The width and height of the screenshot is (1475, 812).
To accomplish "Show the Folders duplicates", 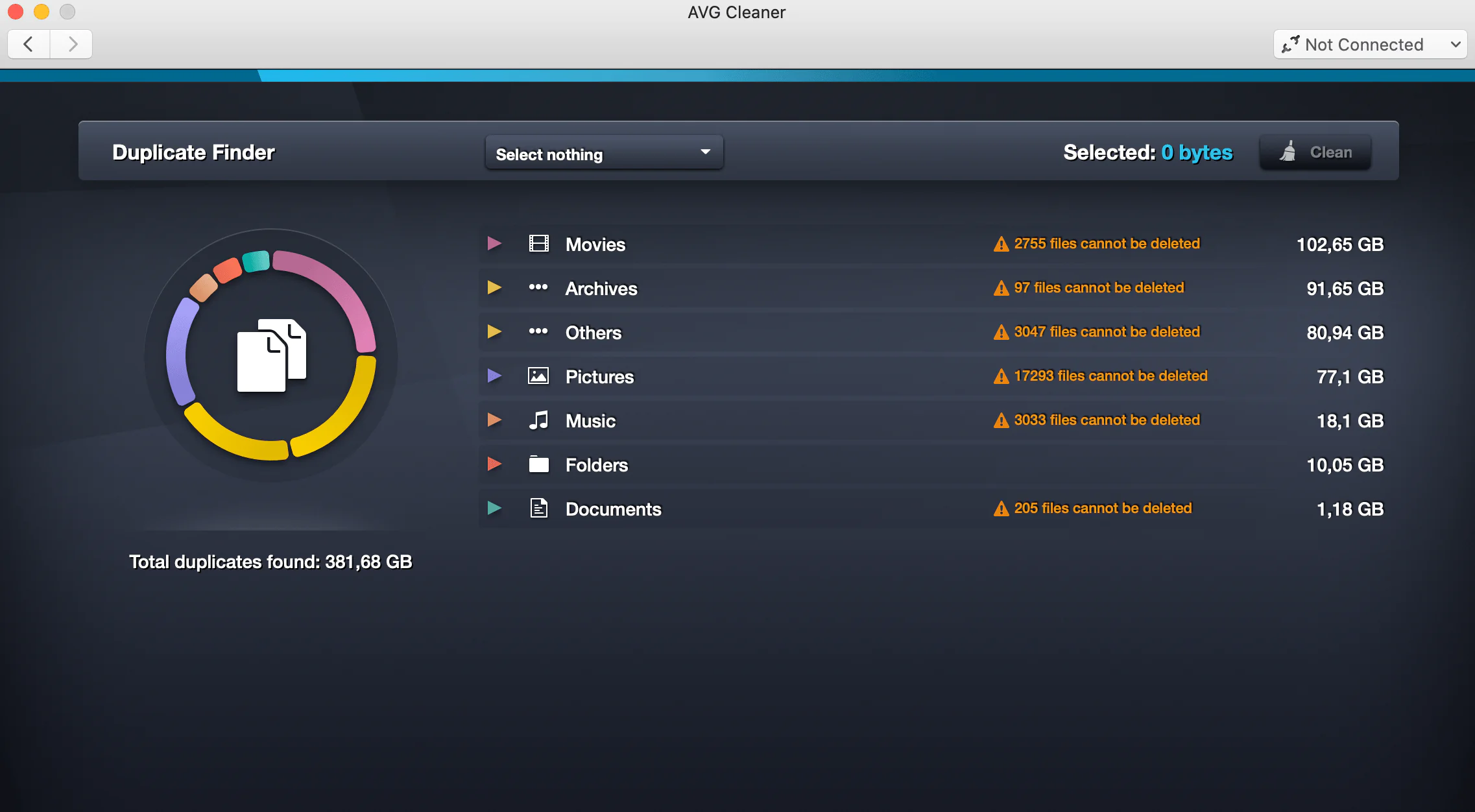I will [x=494, y=464].
